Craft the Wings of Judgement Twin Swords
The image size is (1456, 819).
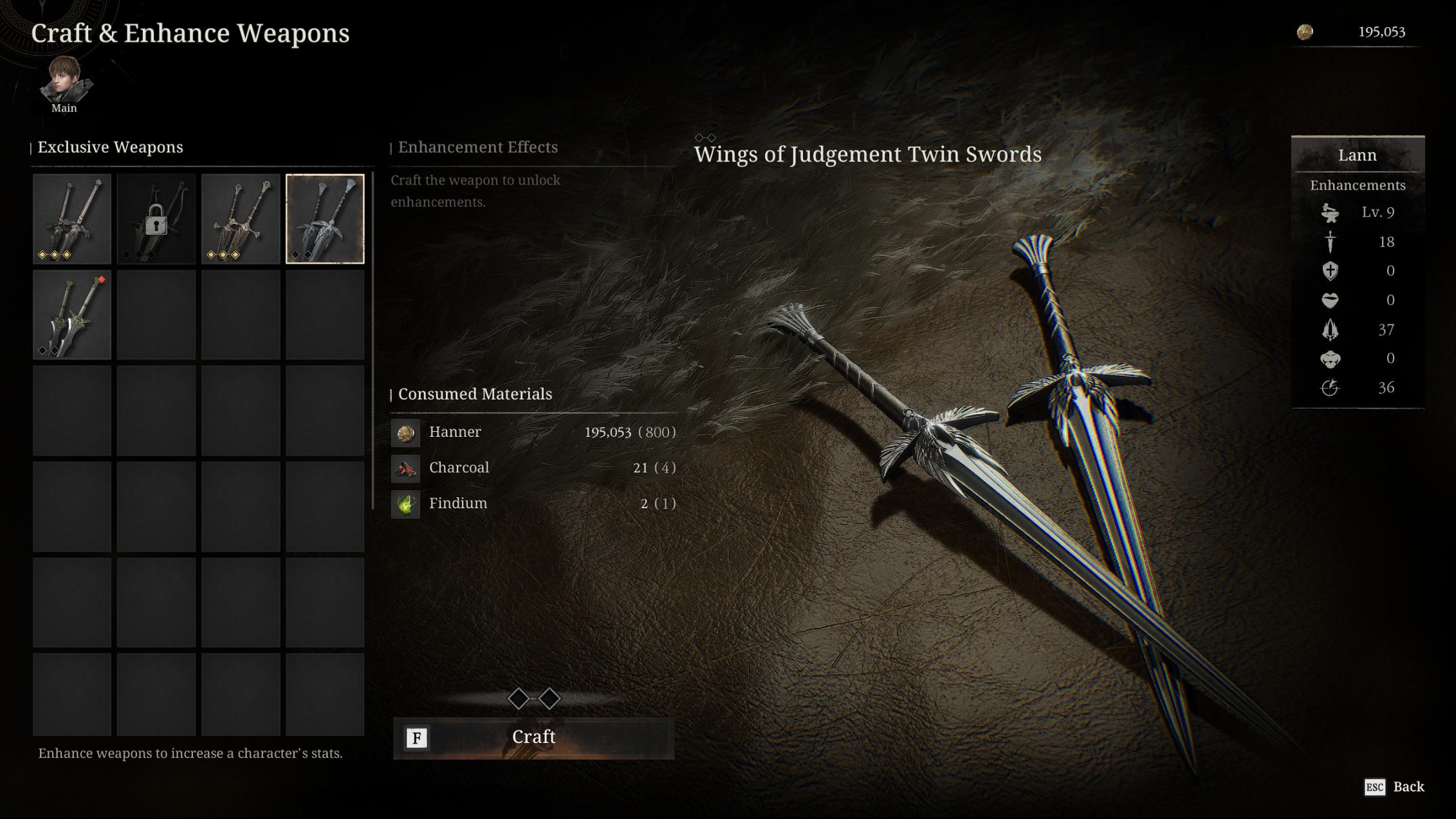533,737
